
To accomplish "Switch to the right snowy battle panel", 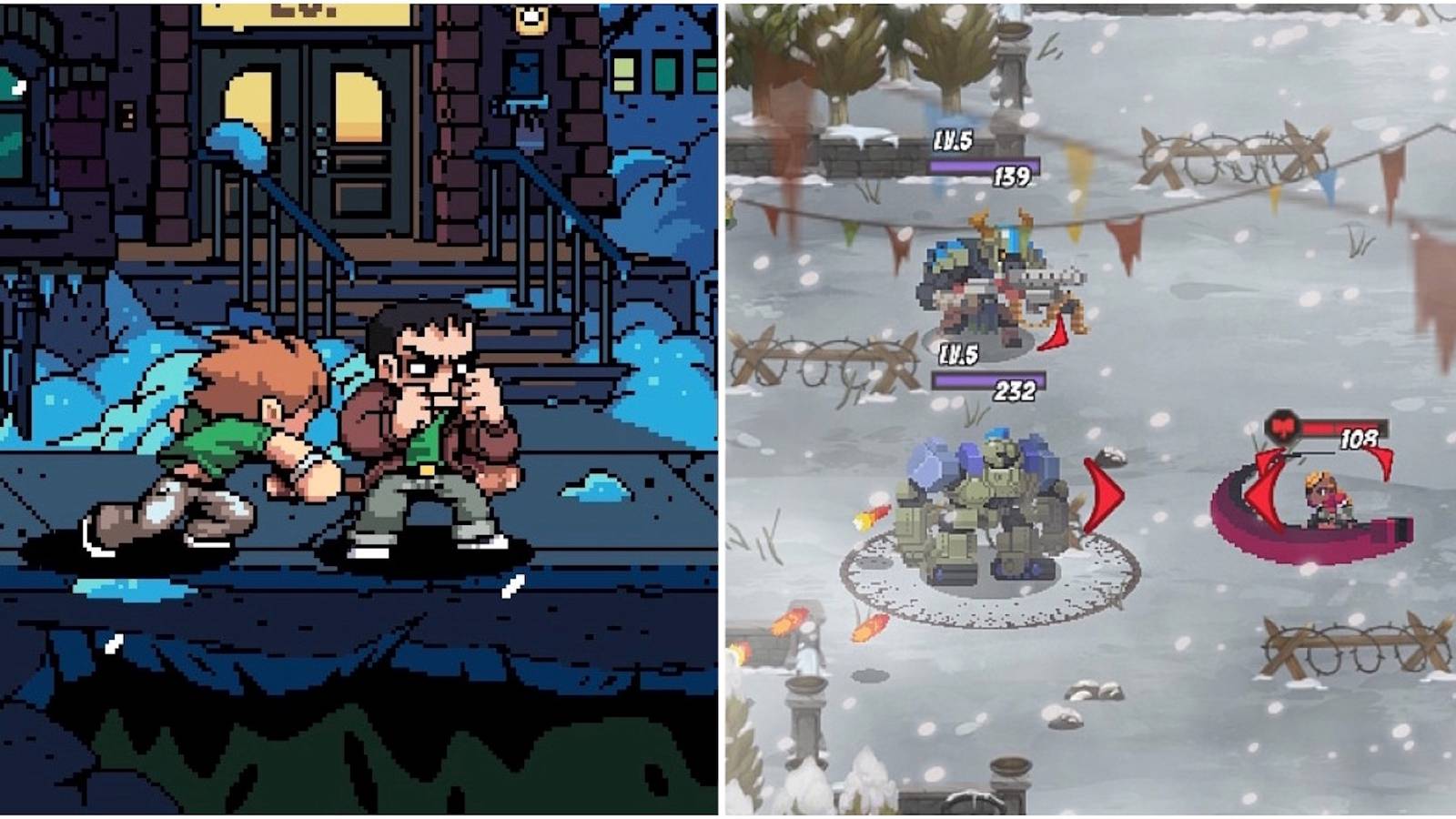I will 1092,409.
